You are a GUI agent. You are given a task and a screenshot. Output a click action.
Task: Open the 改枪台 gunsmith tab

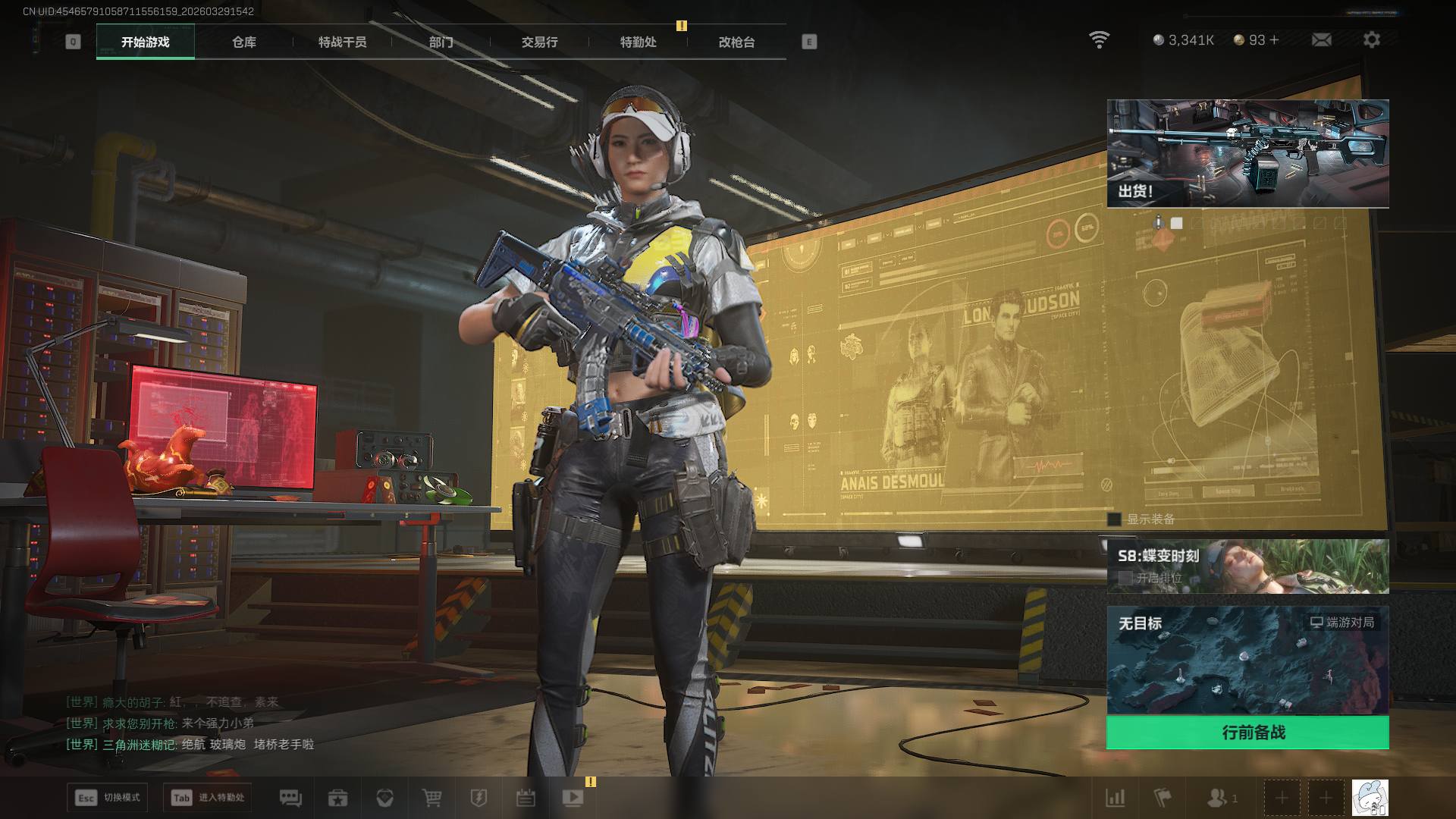736,42
